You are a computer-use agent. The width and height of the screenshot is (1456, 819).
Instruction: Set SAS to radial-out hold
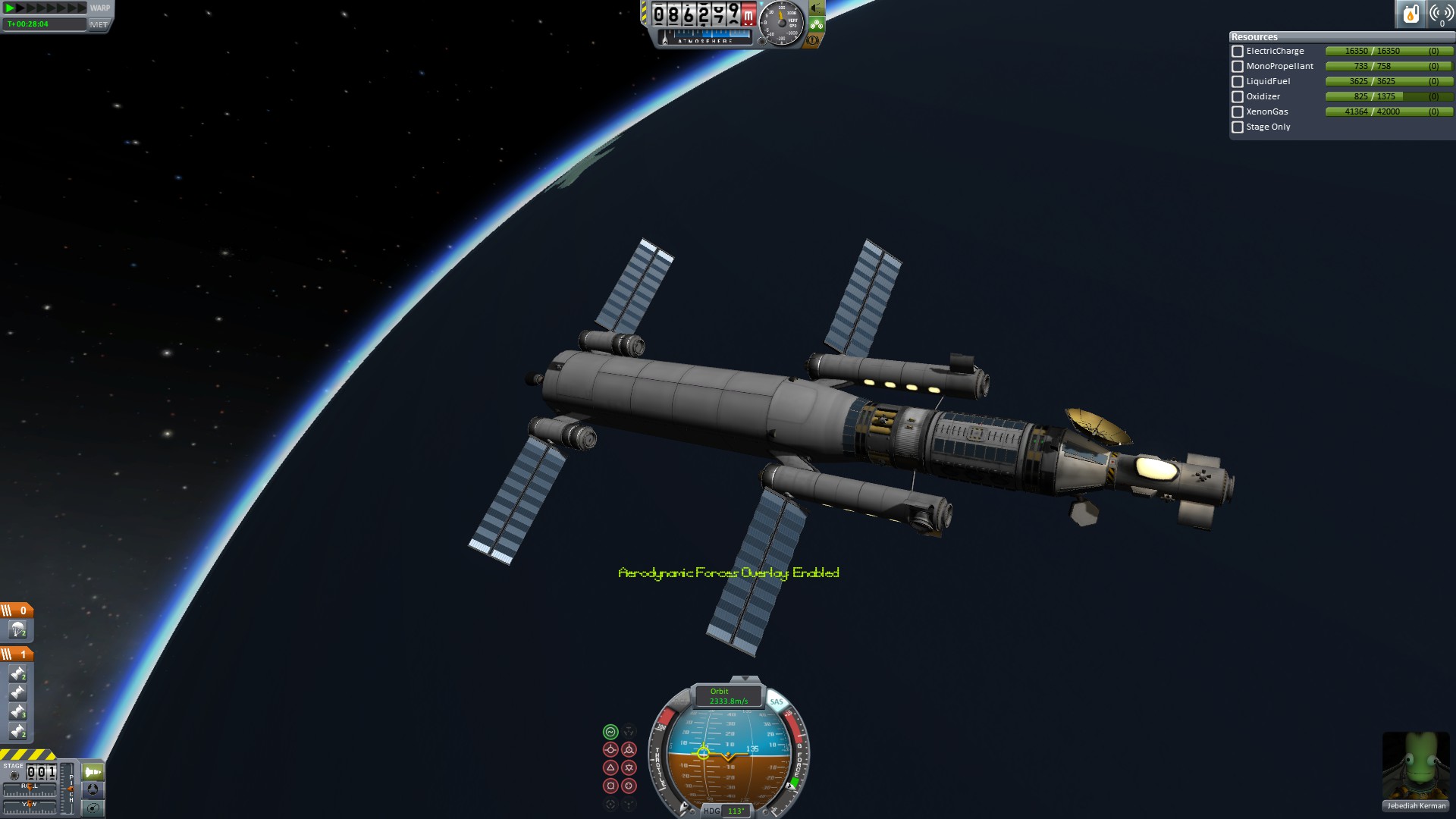coord(629,786)
